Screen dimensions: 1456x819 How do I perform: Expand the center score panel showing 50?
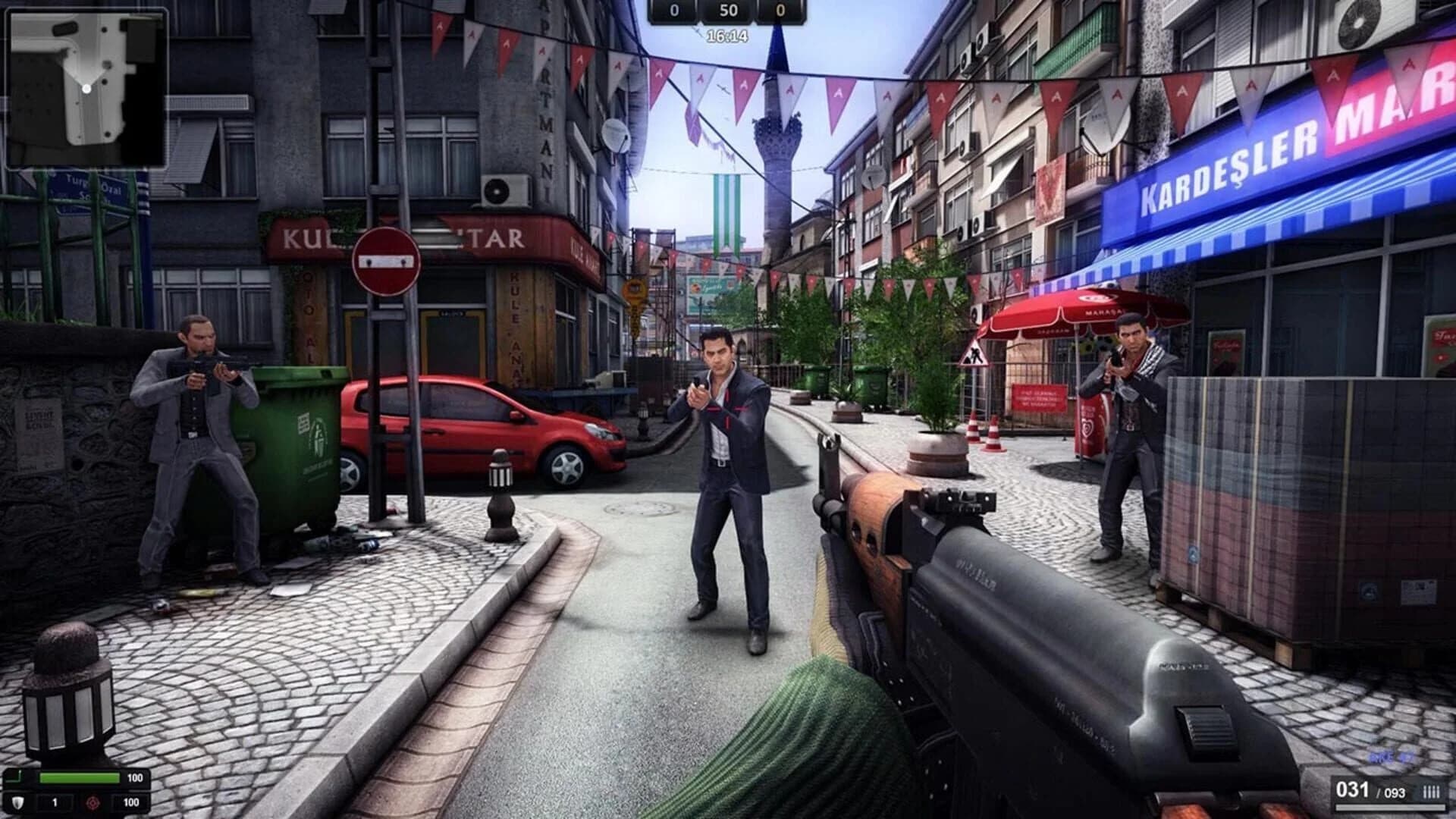728,11
